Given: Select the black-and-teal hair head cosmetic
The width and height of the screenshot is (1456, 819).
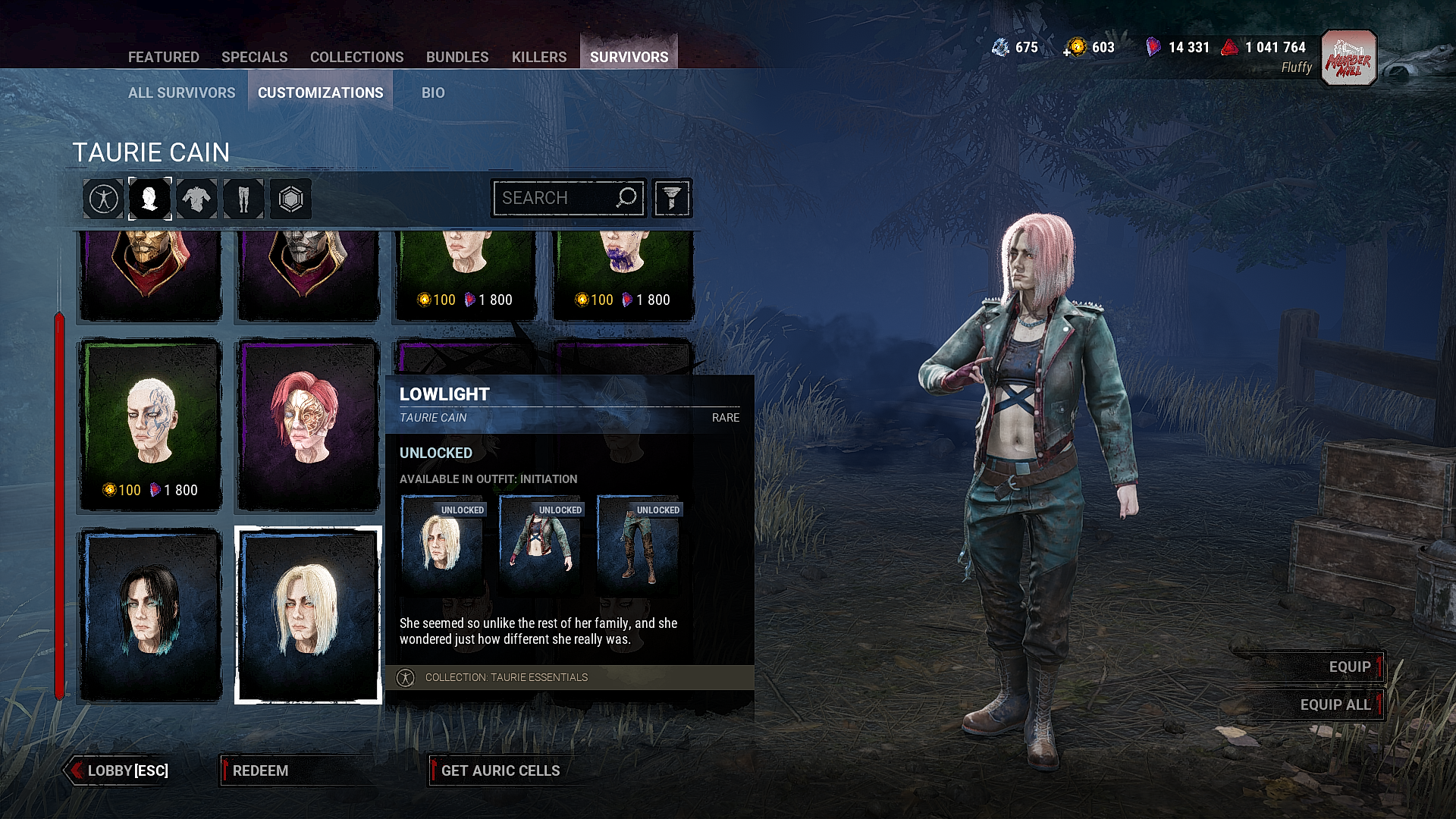Looking at the screenshot, I should [x=151, y=614].
